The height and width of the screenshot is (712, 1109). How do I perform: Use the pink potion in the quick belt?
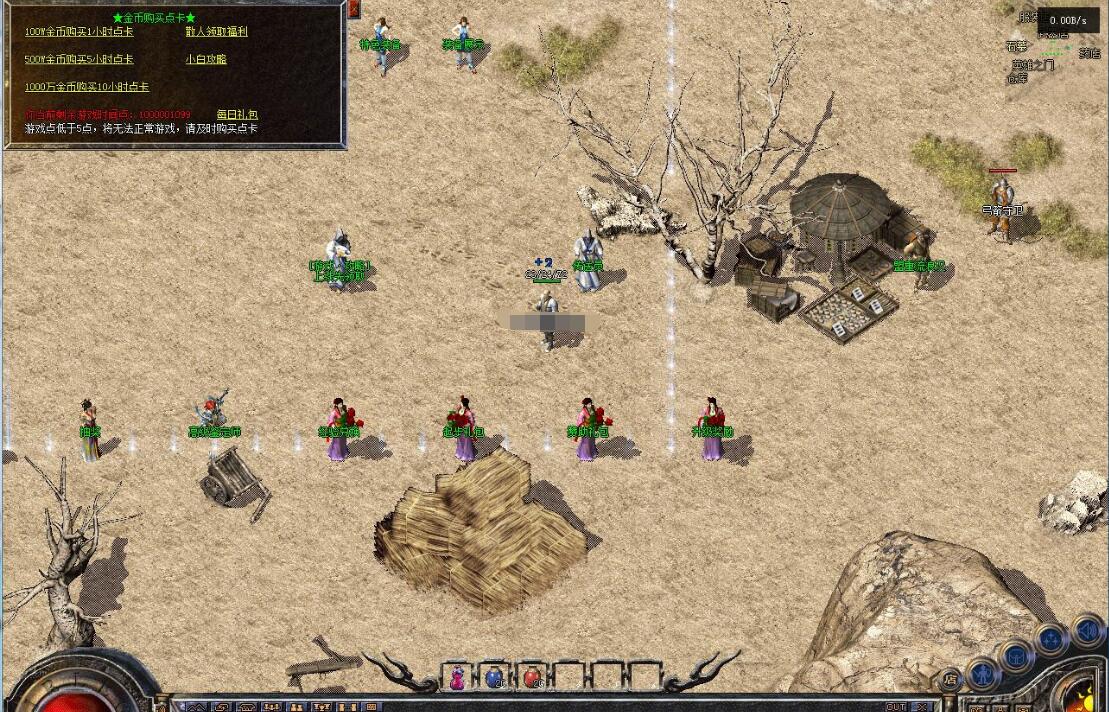457,677
